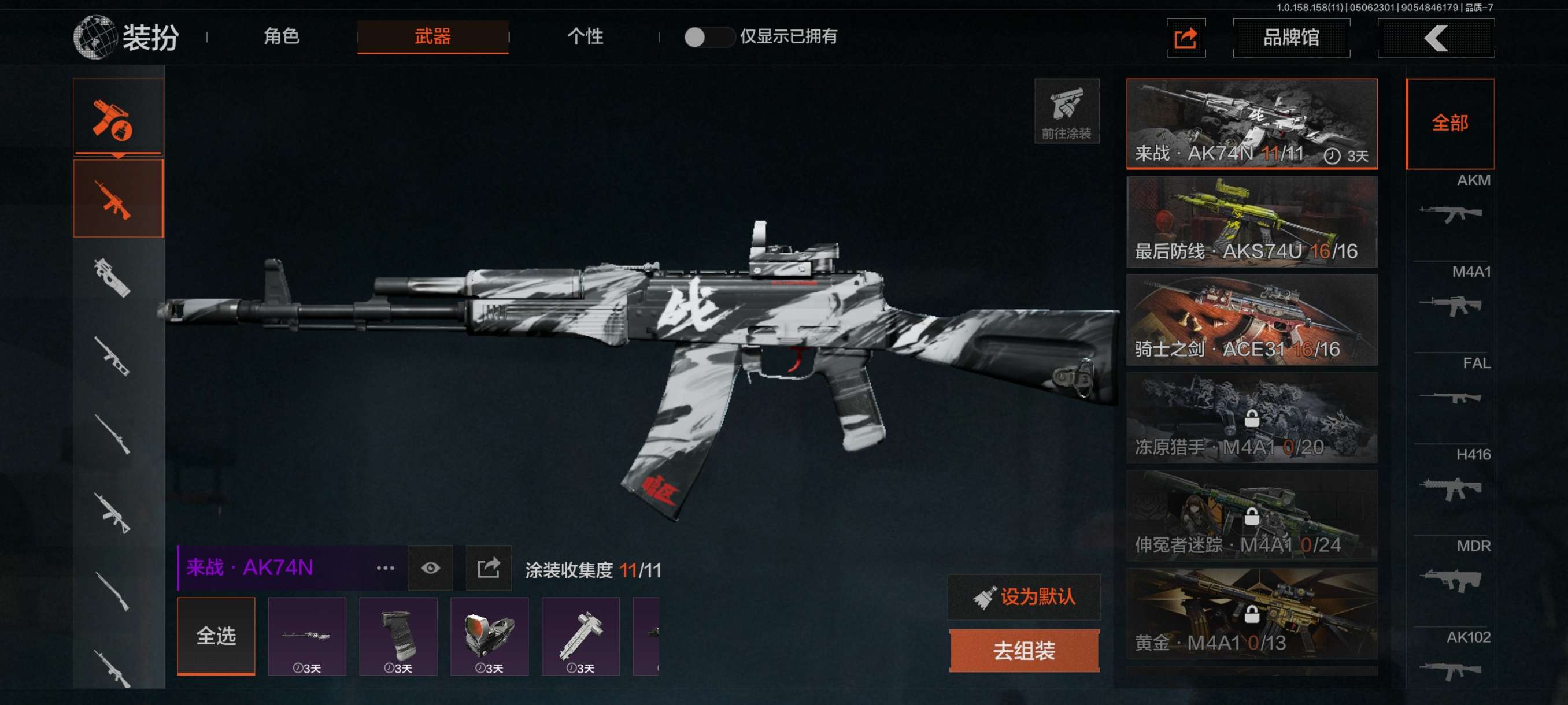Select the 伸冤者迷踪 M4A1 skin
Viewport: 1568px width, 705px height.
(1252, 516)
